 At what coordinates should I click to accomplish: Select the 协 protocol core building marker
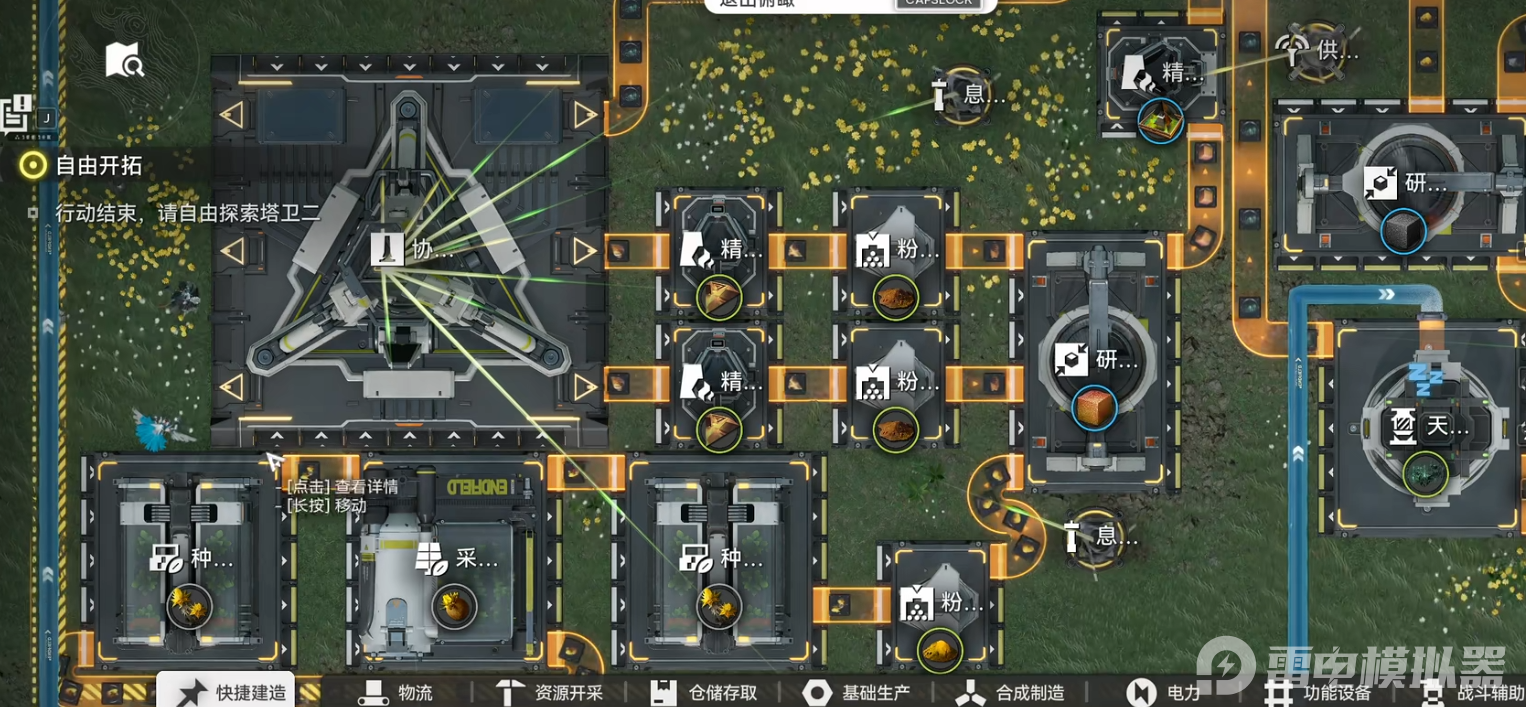pos(413,249)
